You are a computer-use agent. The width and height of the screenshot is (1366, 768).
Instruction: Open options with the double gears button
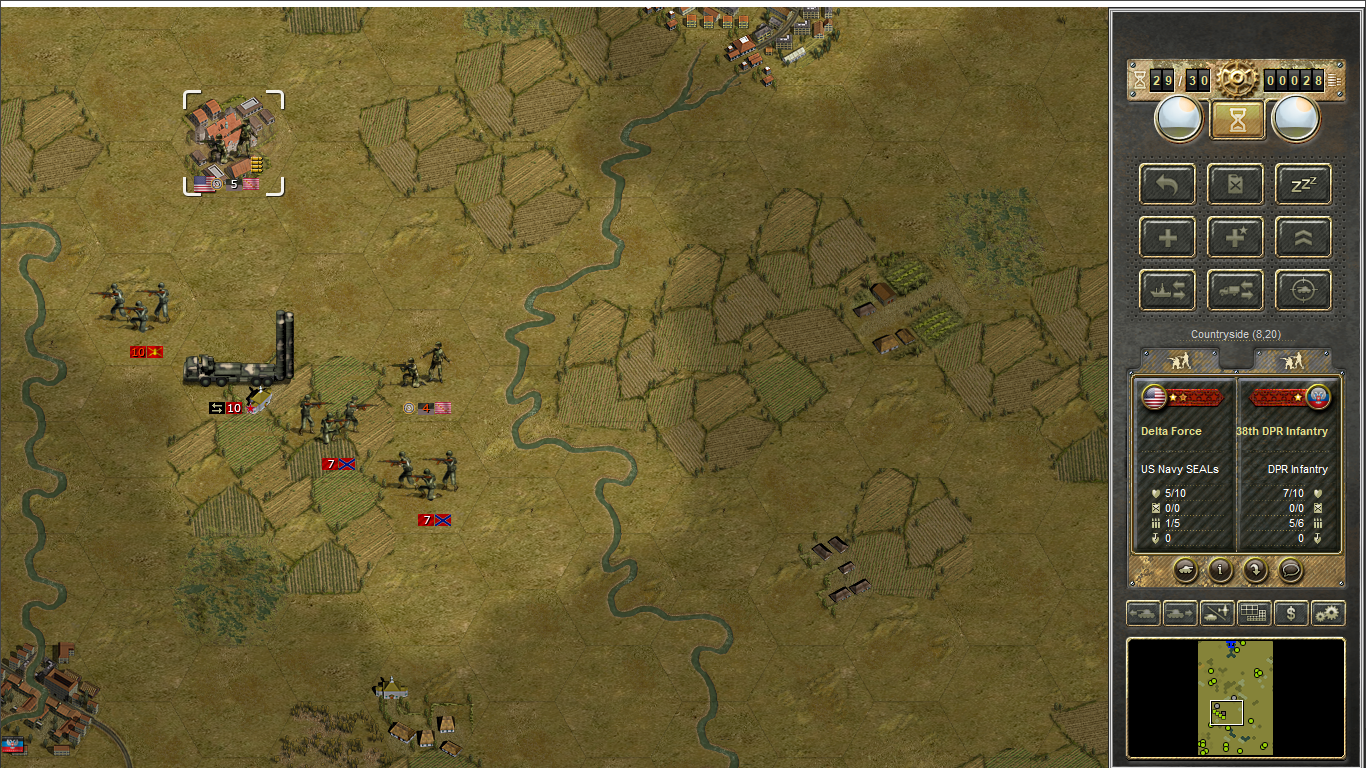coord(1328,613)
